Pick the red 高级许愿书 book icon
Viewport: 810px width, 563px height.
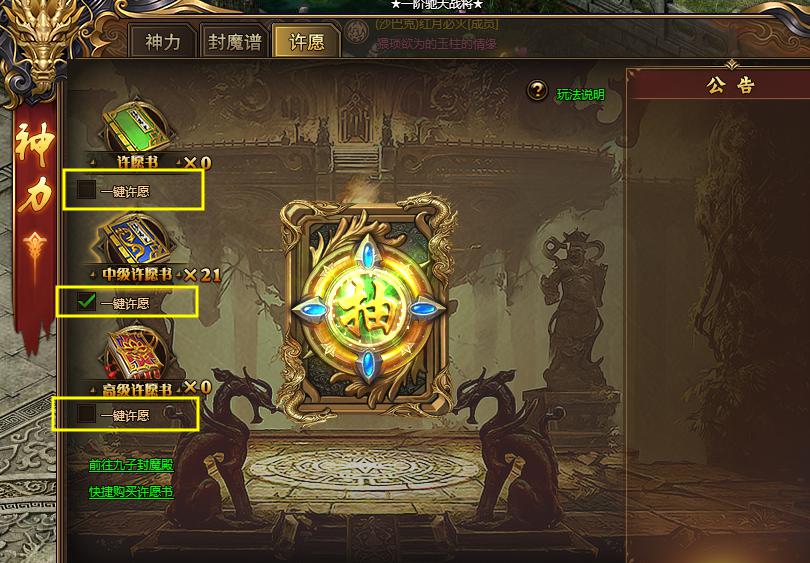[137, 350]
